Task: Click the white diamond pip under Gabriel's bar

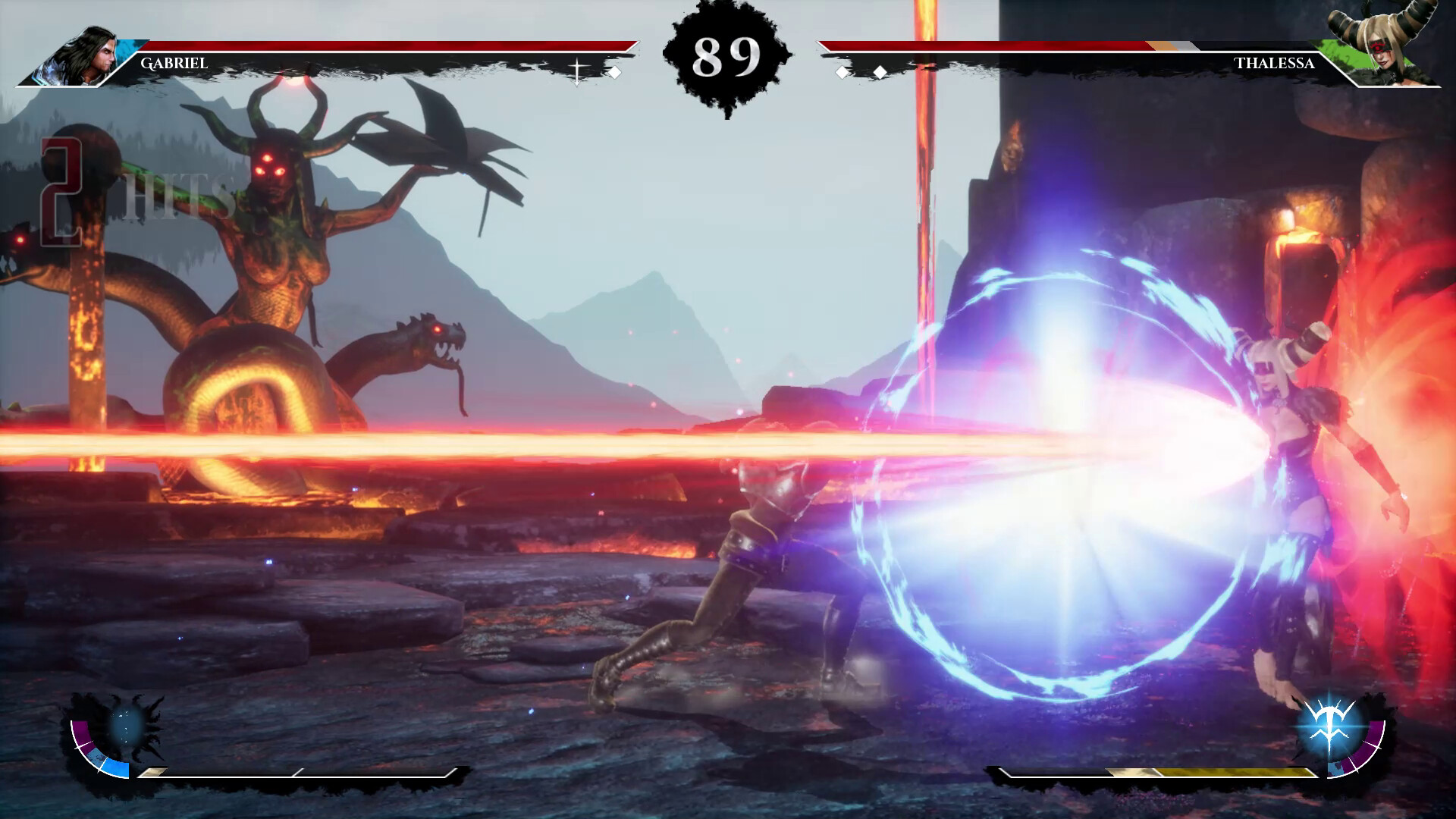Action: coord(615,72)
